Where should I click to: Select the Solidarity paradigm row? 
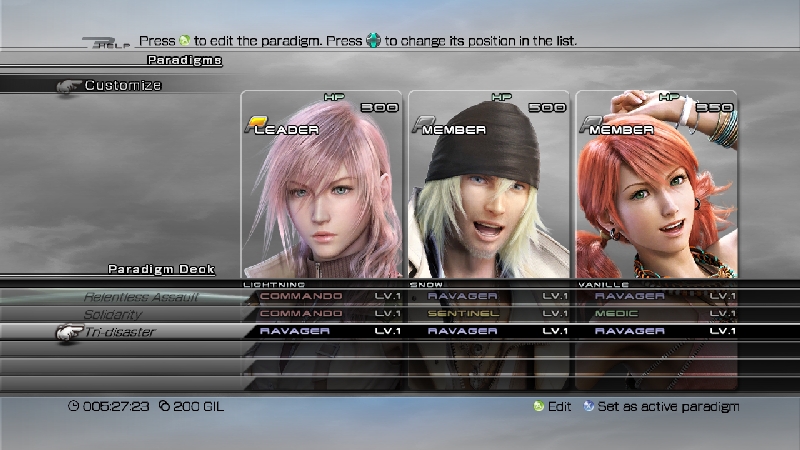tap(113, 314)
